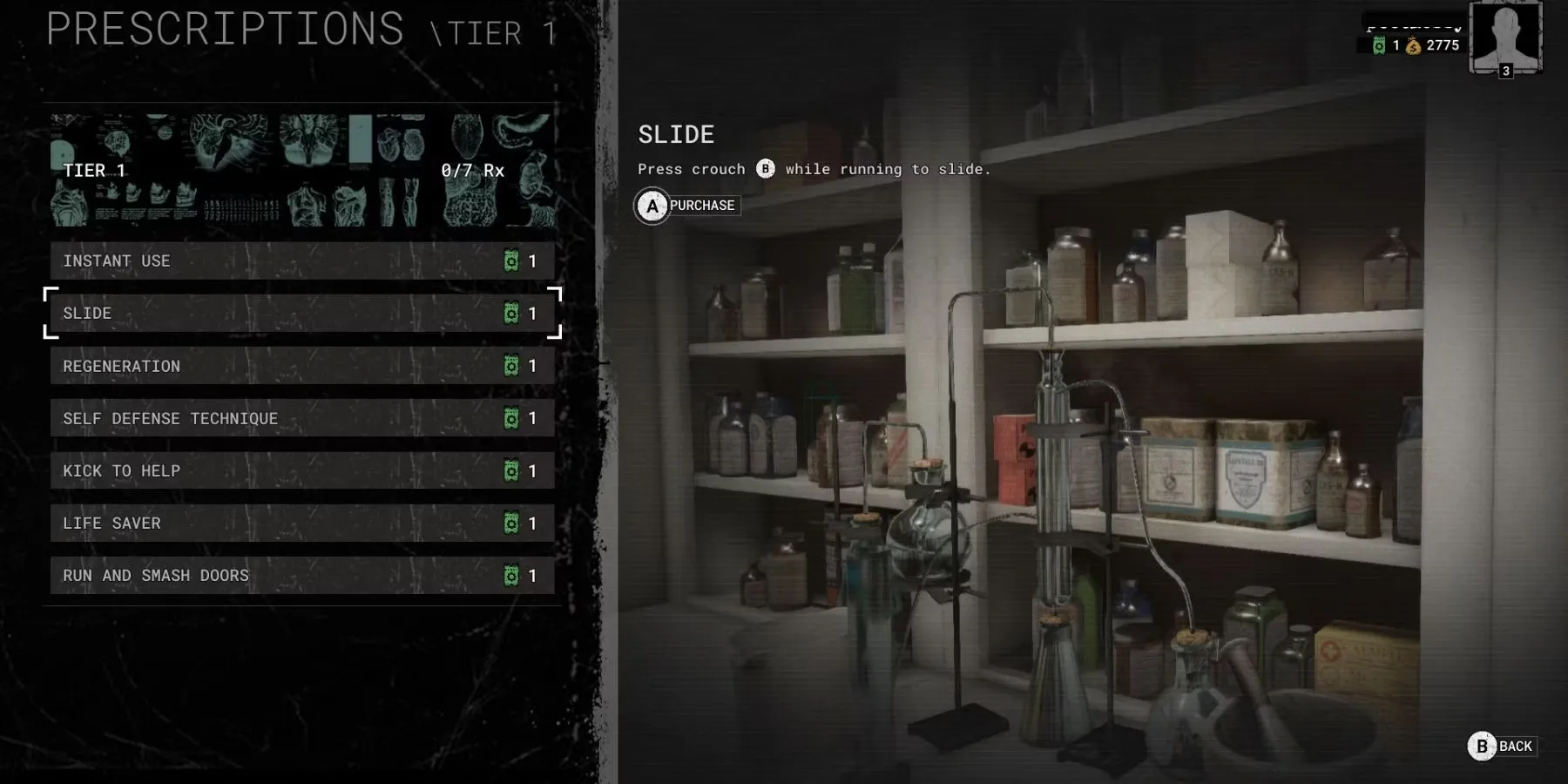Choose the Life Saver prescription
Image resolution: width=1568 pixels, height=784 pixels.
click(x=301, y=524)
